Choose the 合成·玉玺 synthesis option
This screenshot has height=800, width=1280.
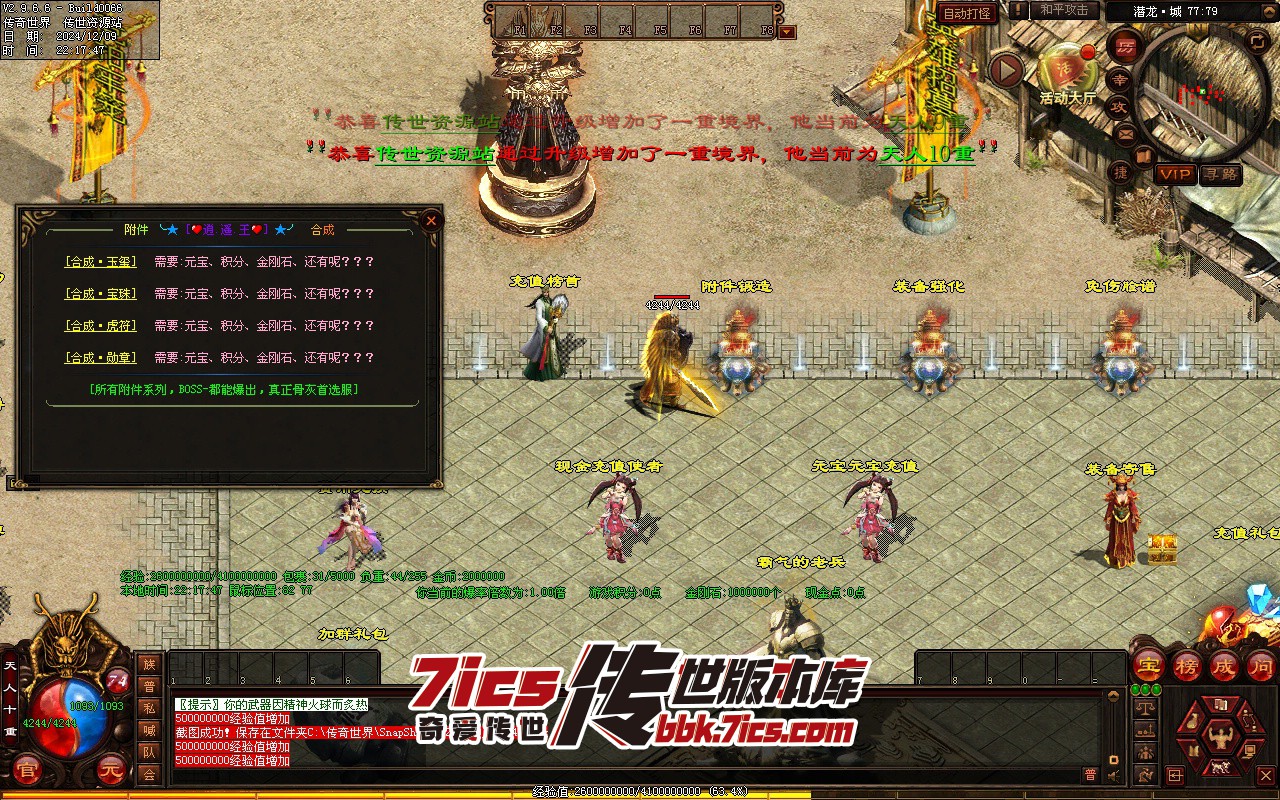click(101, 262)
